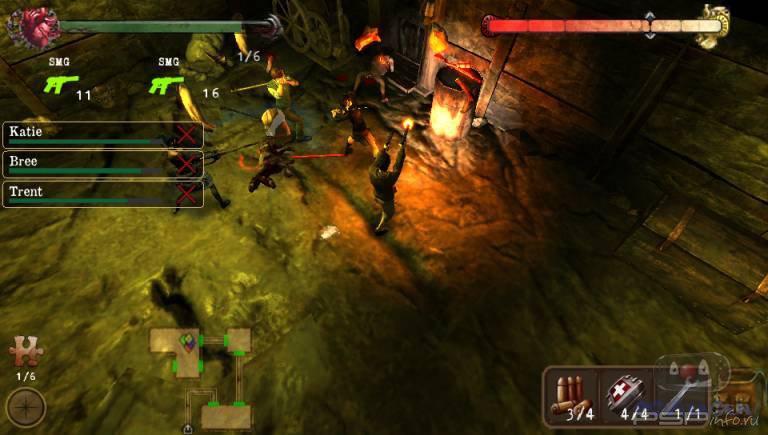Select the item slot showing 1/1
This screenshot has width=768, height=435.
click(x=683, y=393)
